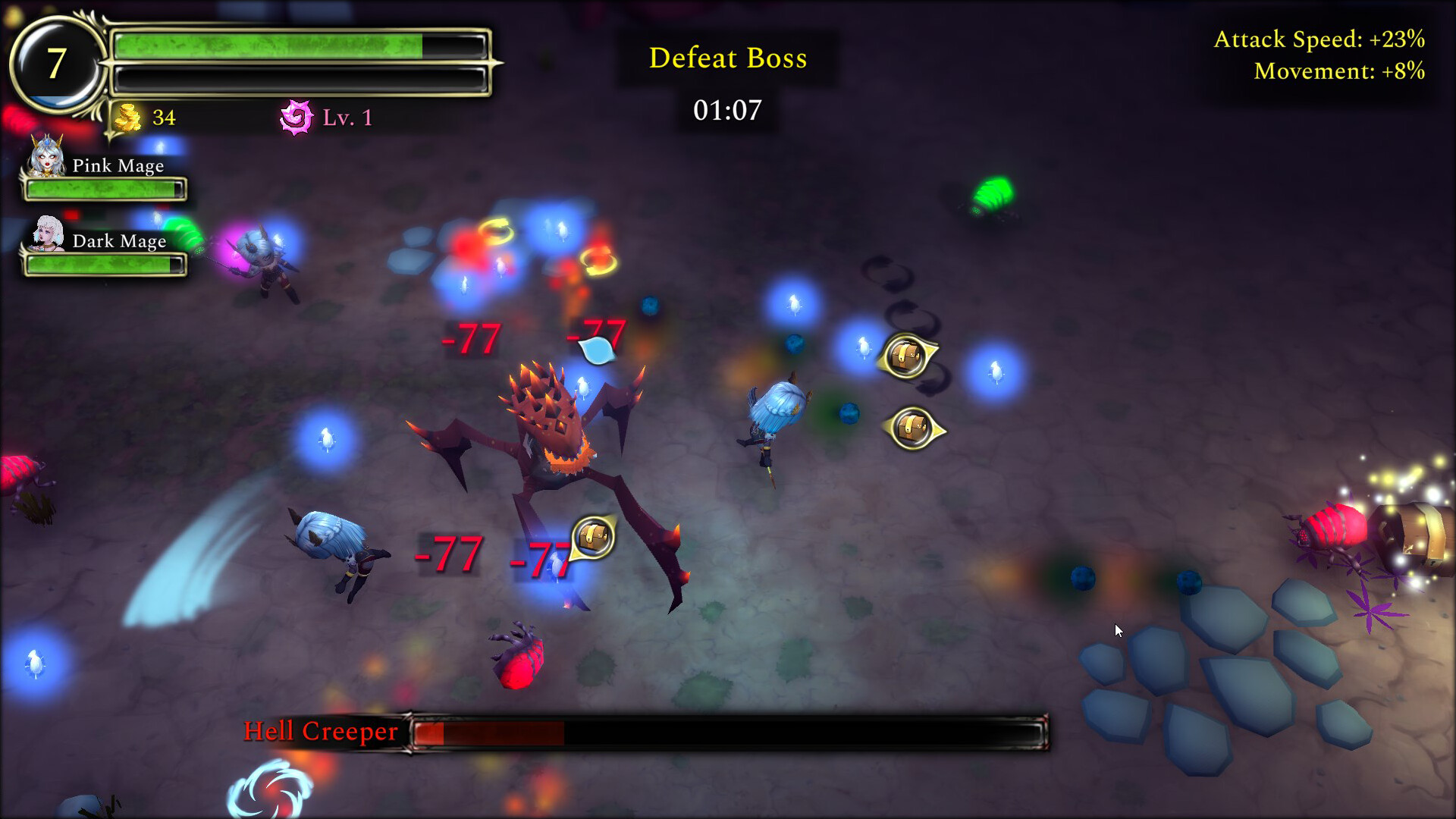Click the Hell Creeper name label
1456x819 pixels.
[x=318, y=732]
